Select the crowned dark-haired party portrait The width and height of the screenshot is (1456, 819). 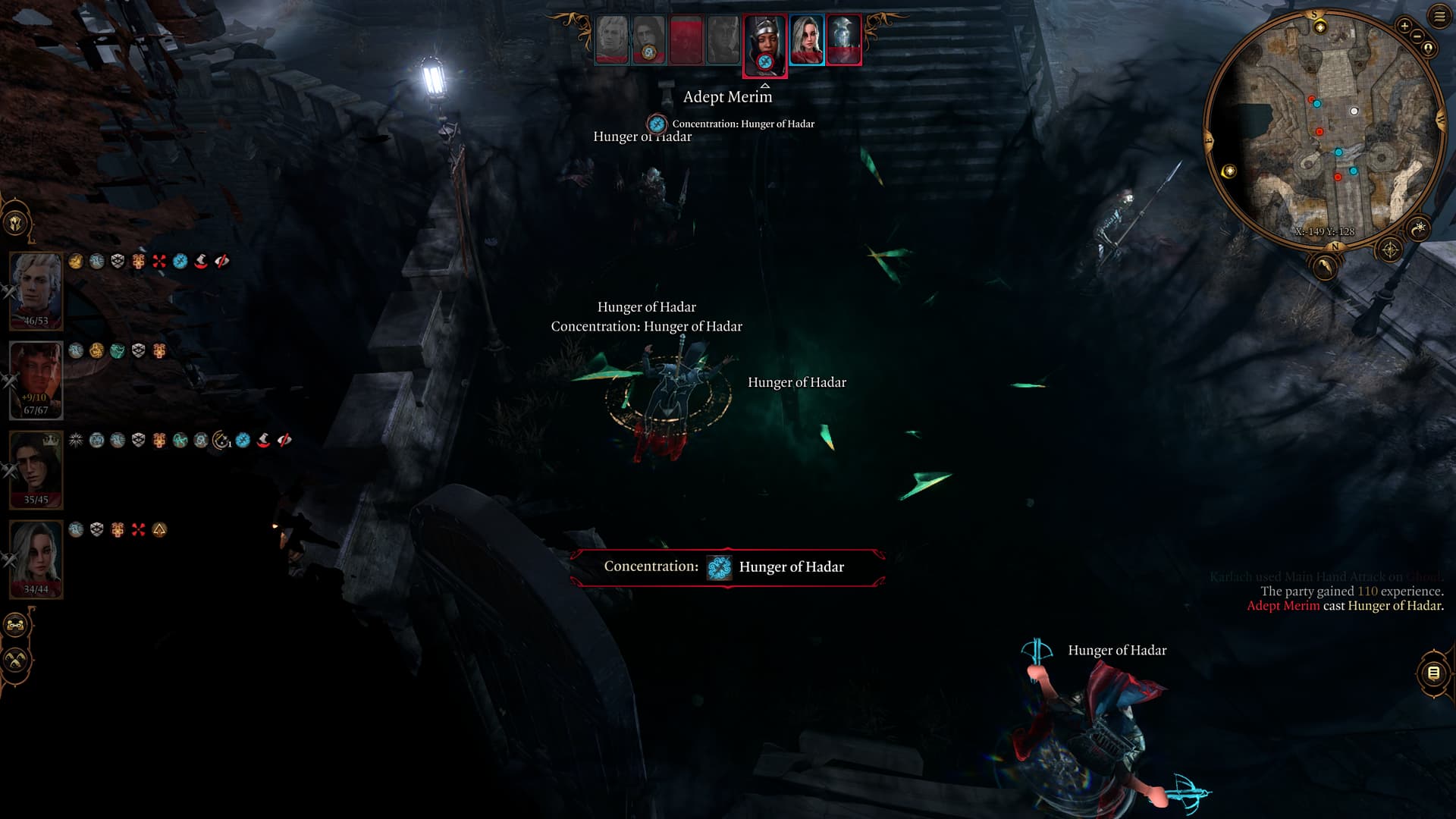[x=36, y=469]
